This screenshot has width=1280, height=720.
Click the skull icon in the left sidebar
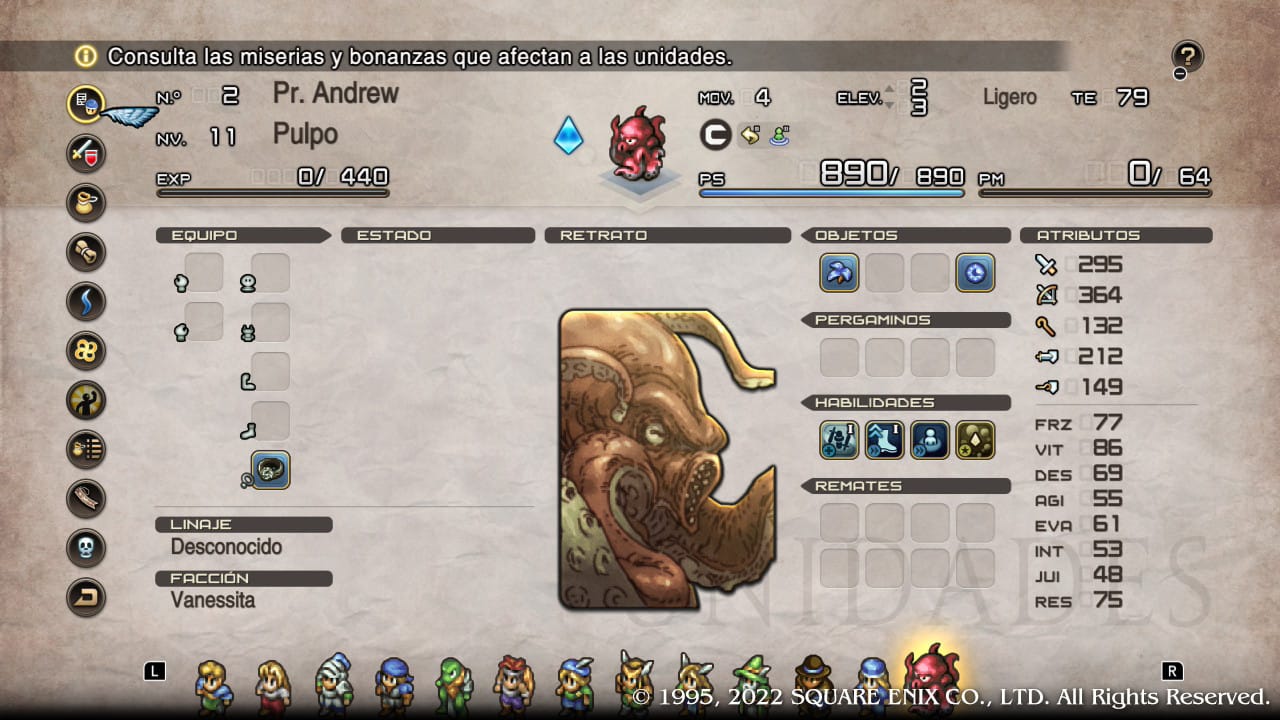tap(85, 546)
